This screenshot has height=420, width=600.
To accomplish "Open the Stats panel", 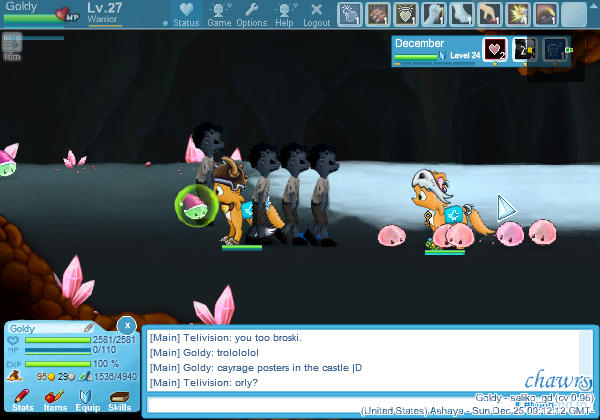I will [23, 400].
